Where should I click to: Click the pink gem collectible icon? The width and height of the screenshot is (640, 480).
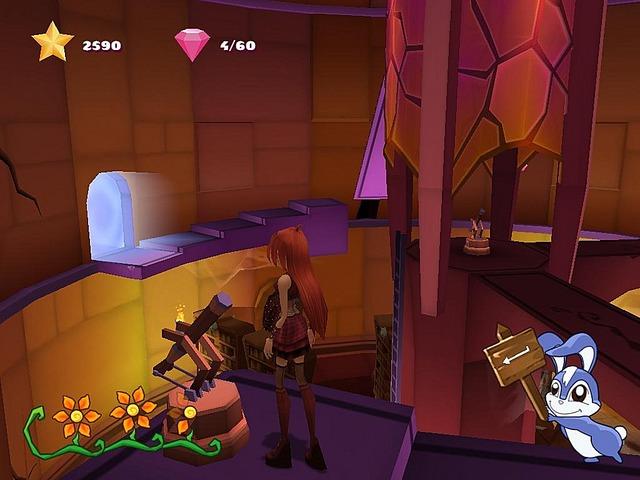[192, 44]
